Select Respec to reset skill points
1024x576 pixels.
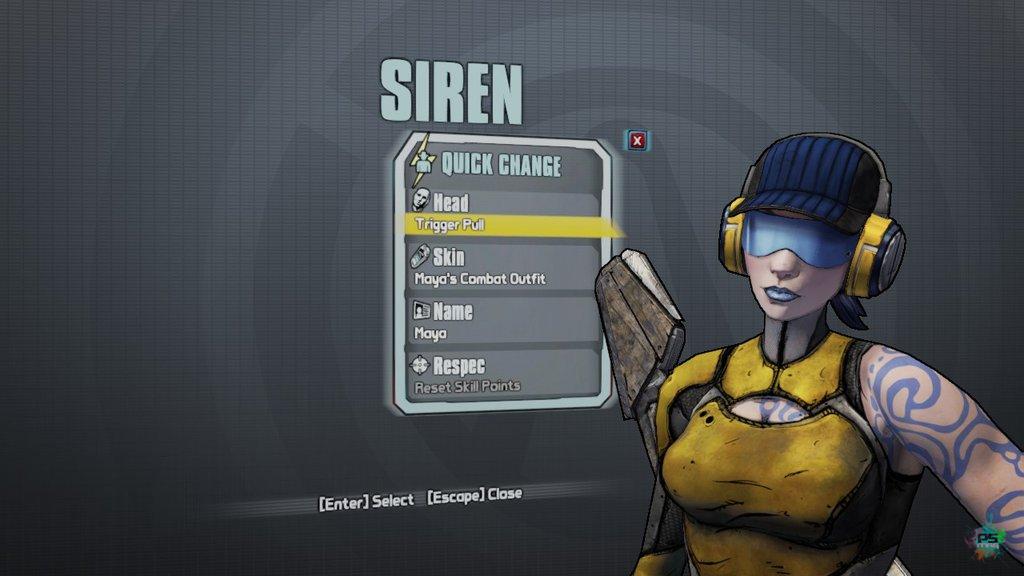(x=503, y=374)
